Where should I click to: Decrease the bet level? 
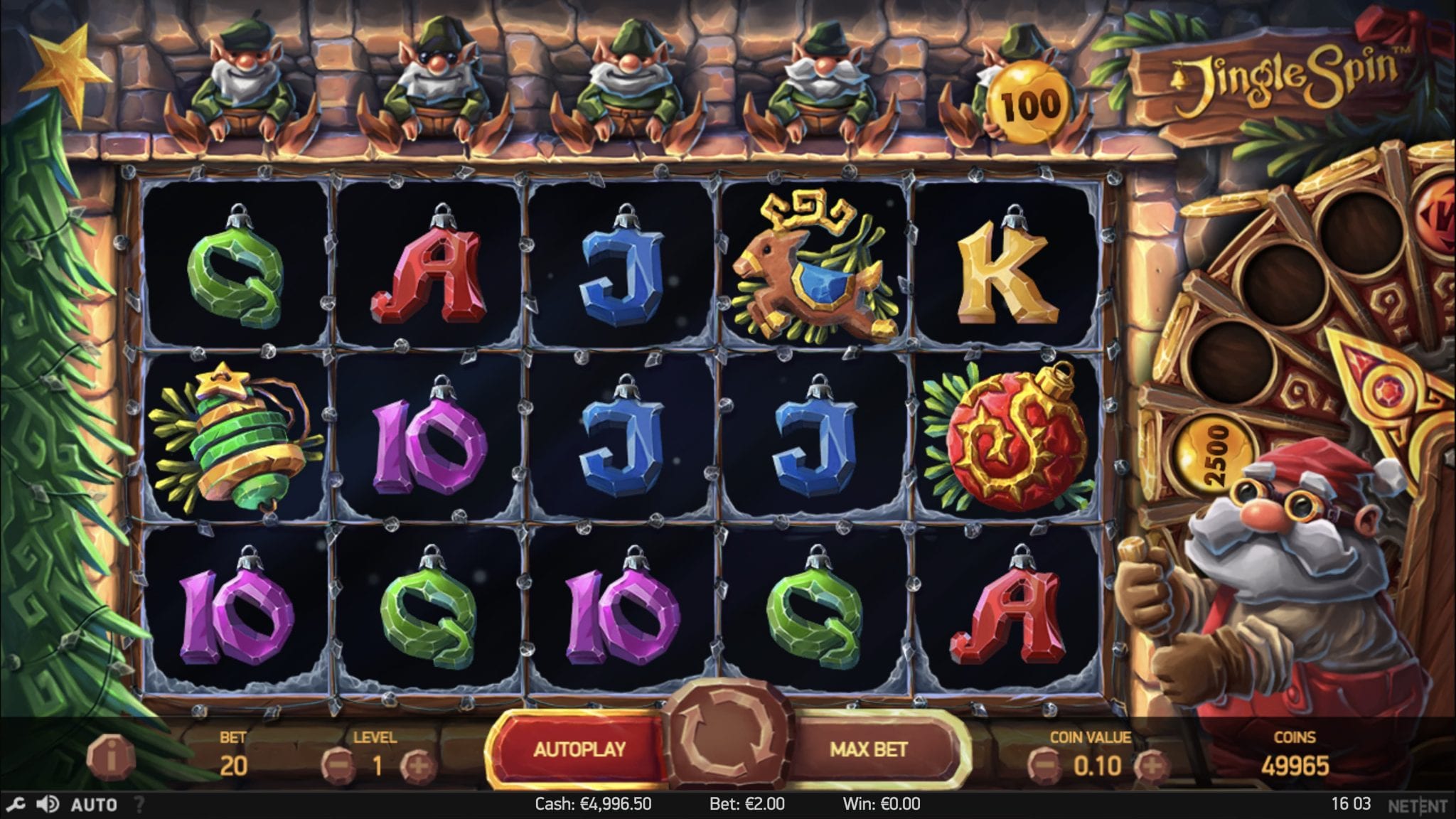337,766
